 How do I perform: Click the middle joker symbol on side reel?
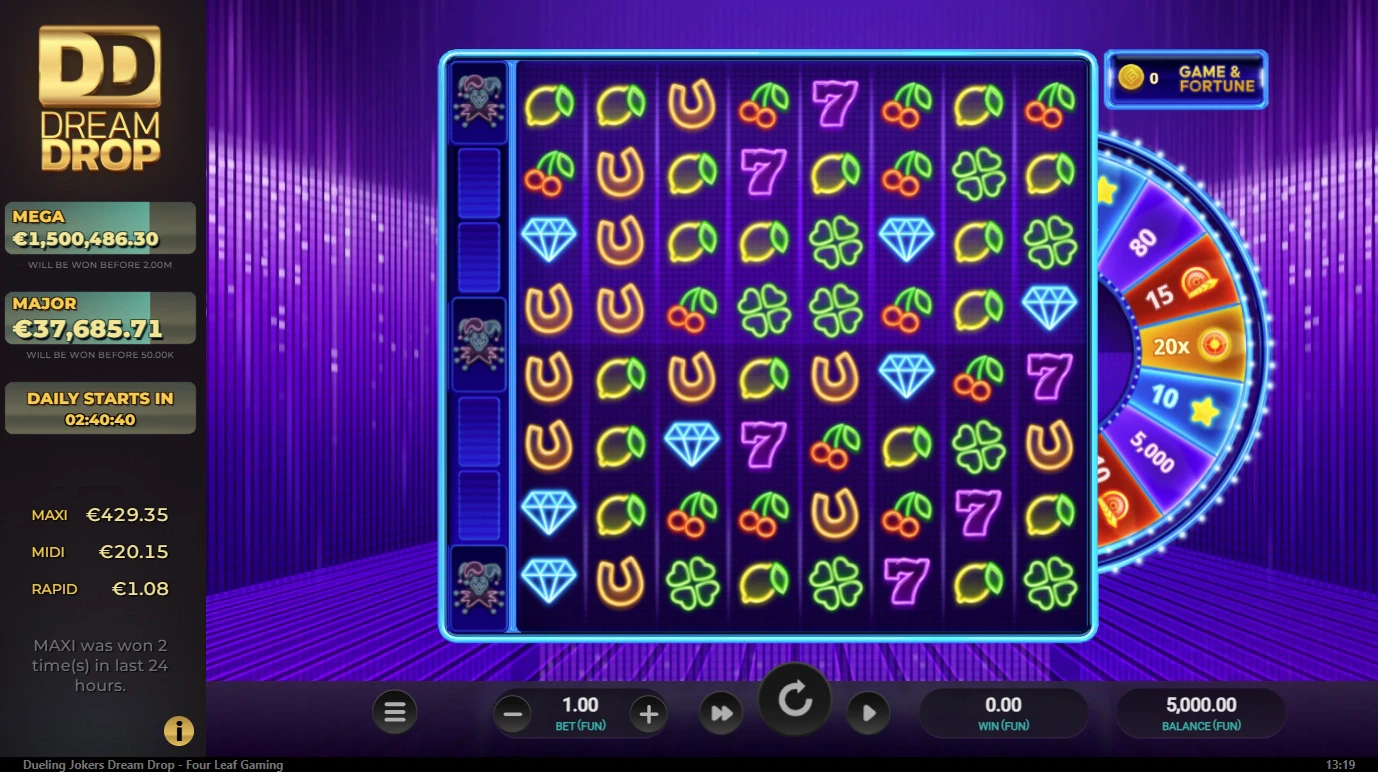[x=479, y=345]
